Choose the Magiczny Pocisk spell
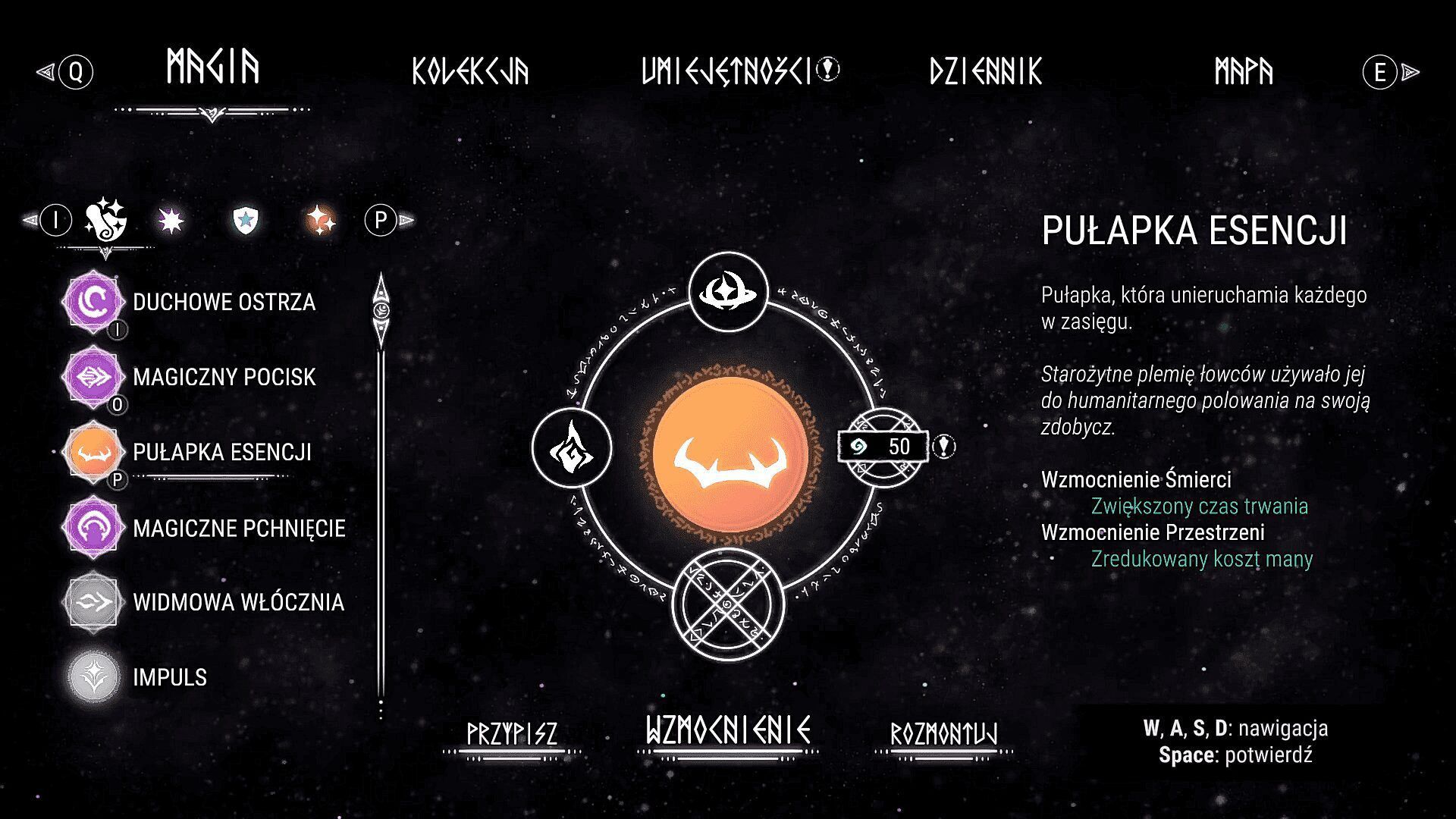The width and height of the screenshot is (1456, 819). tap(223, 377)
